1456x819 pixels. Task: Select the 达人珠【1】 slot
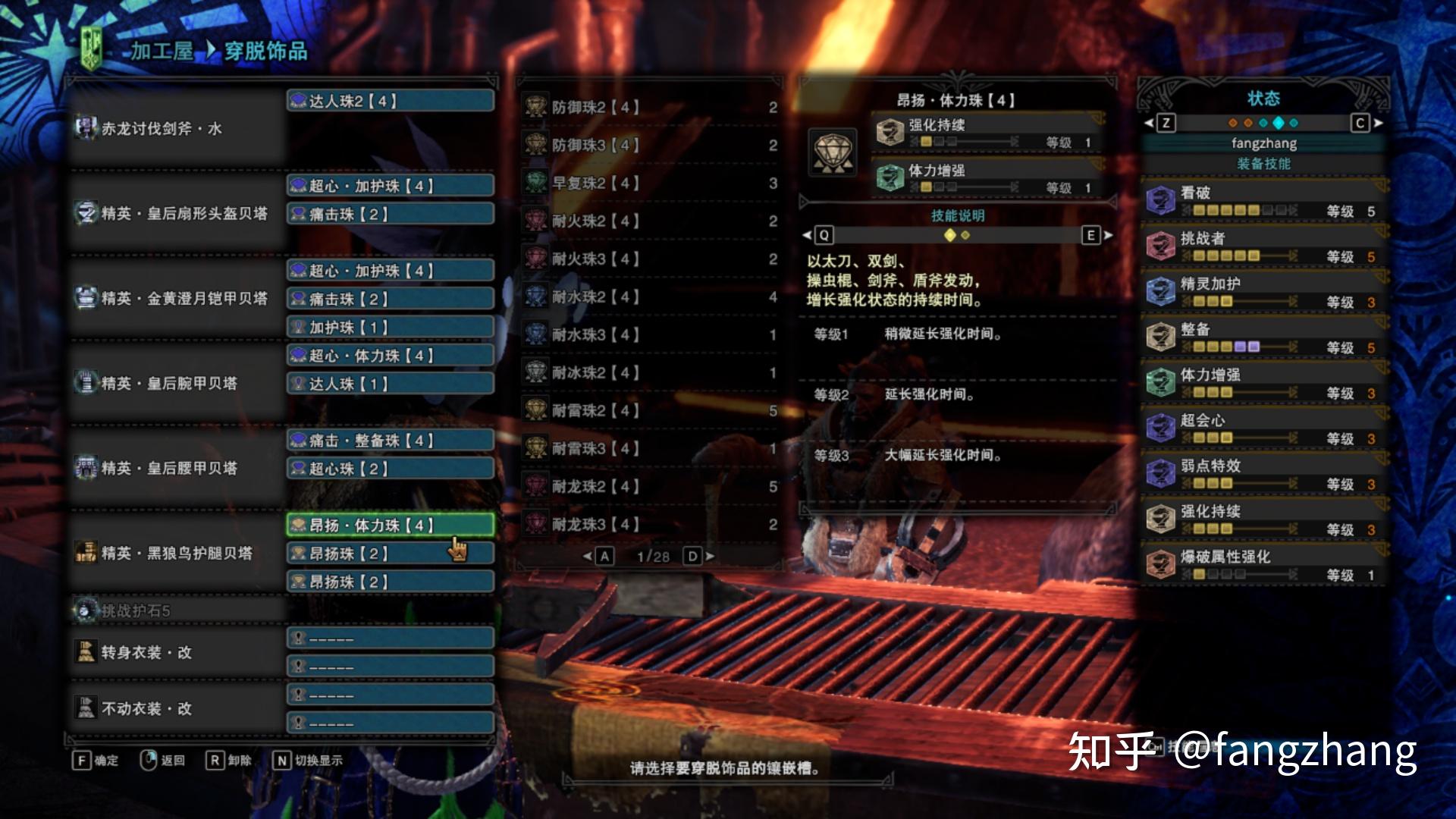[391, 384]
